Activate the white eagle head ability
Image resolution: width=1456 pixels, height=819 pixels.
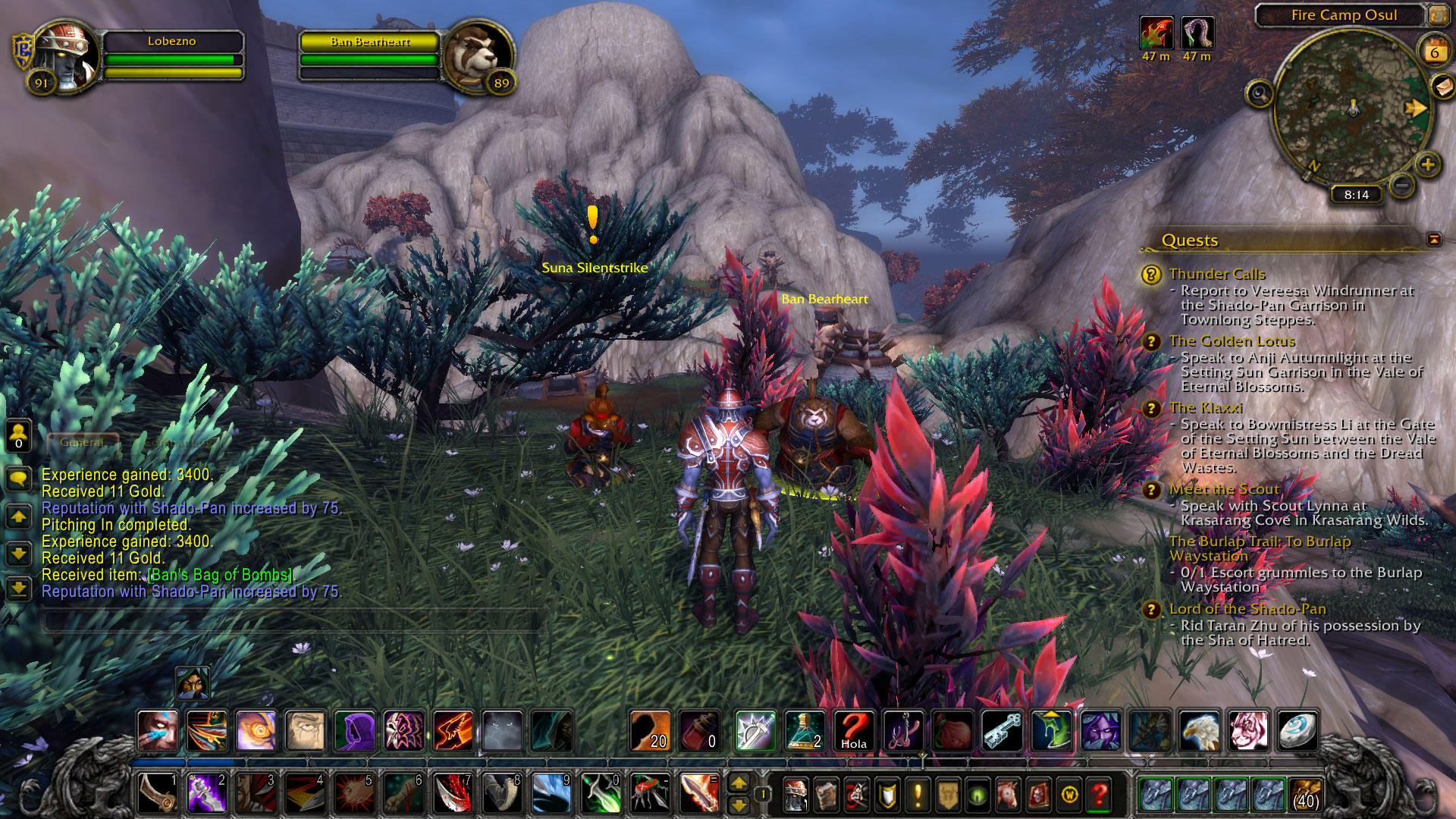point(1199,731)
